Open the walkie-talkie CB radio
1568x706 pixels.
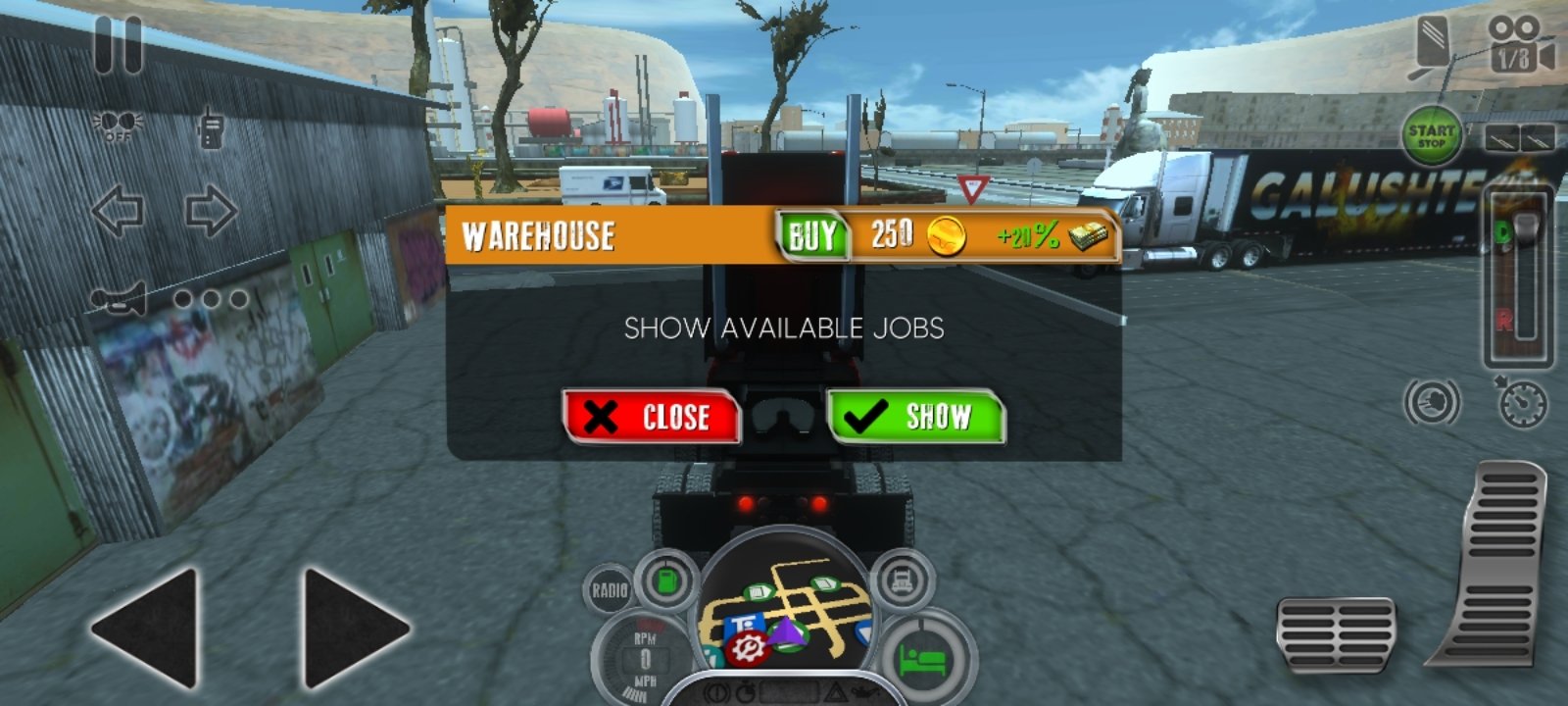211,127
